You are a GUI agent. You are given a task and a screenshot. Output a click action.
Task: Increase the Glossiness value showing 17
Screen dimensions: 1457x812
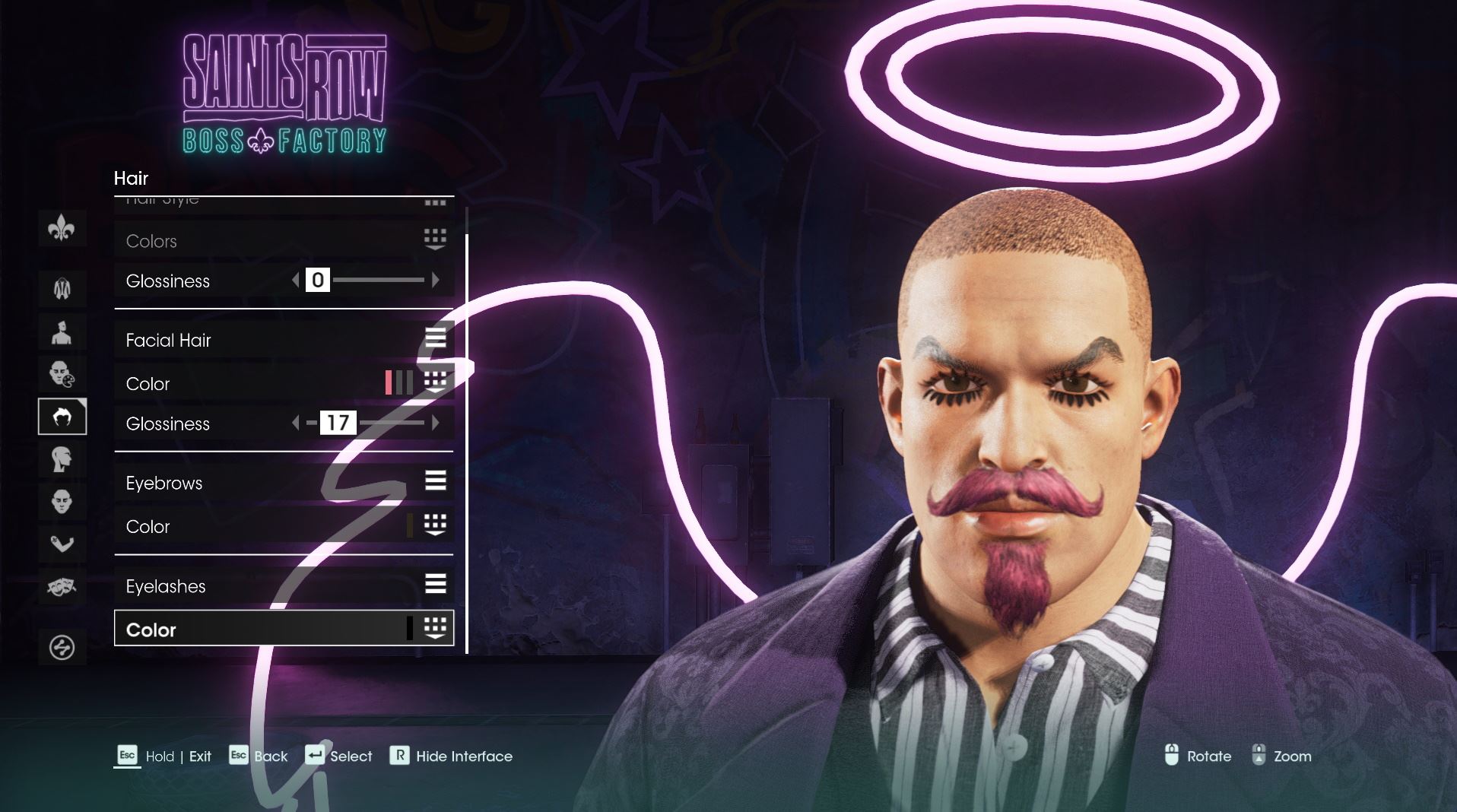click(x=436, y=423)
